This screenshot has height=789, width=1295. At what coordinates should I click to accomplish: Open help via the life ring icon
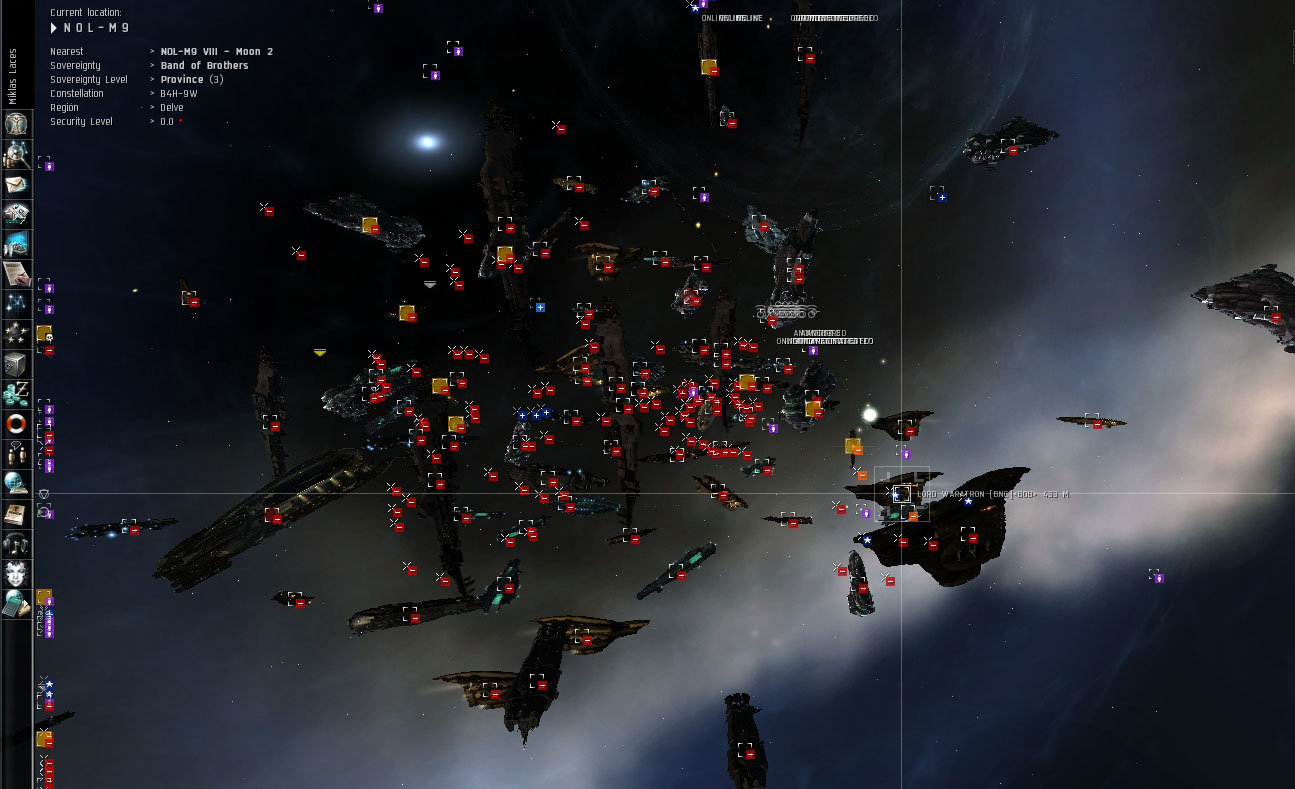[x=16, y=424]
